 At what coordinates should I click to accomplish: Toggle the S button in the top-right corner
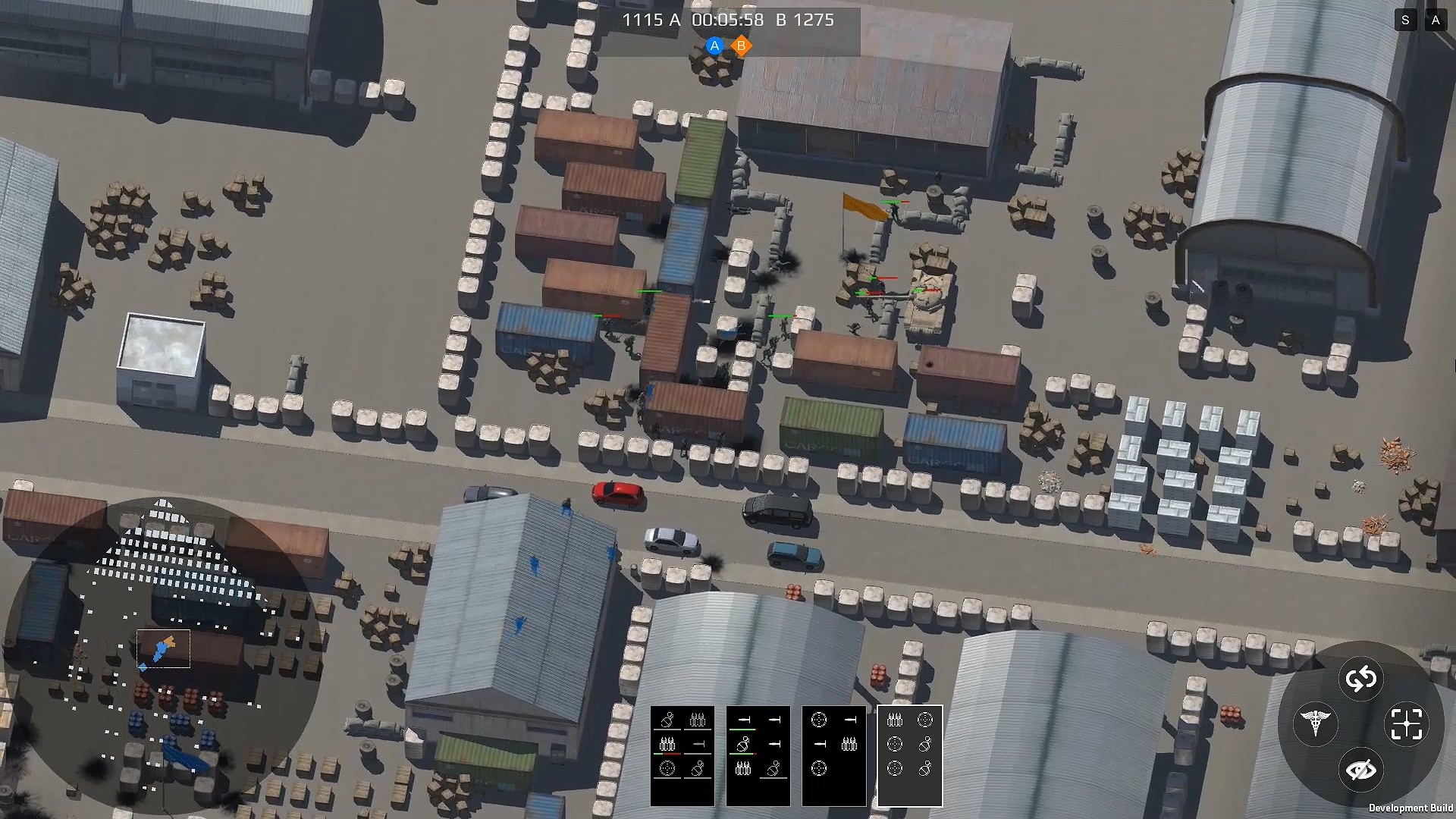click(x=1406, y=20)
